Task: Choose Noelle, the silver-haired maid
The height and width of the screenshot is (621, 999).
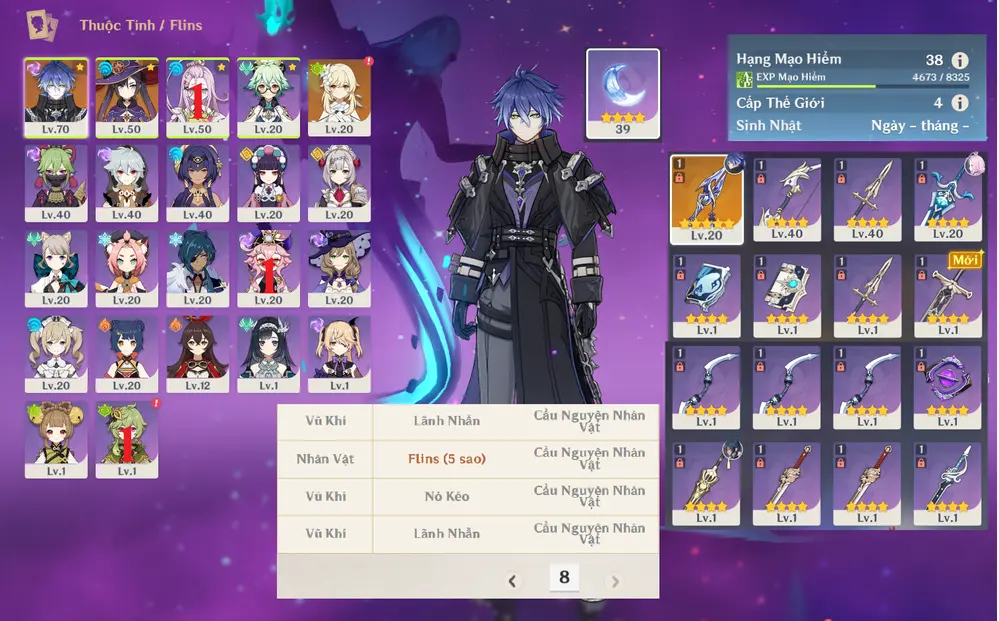Action: pos(339,180)
